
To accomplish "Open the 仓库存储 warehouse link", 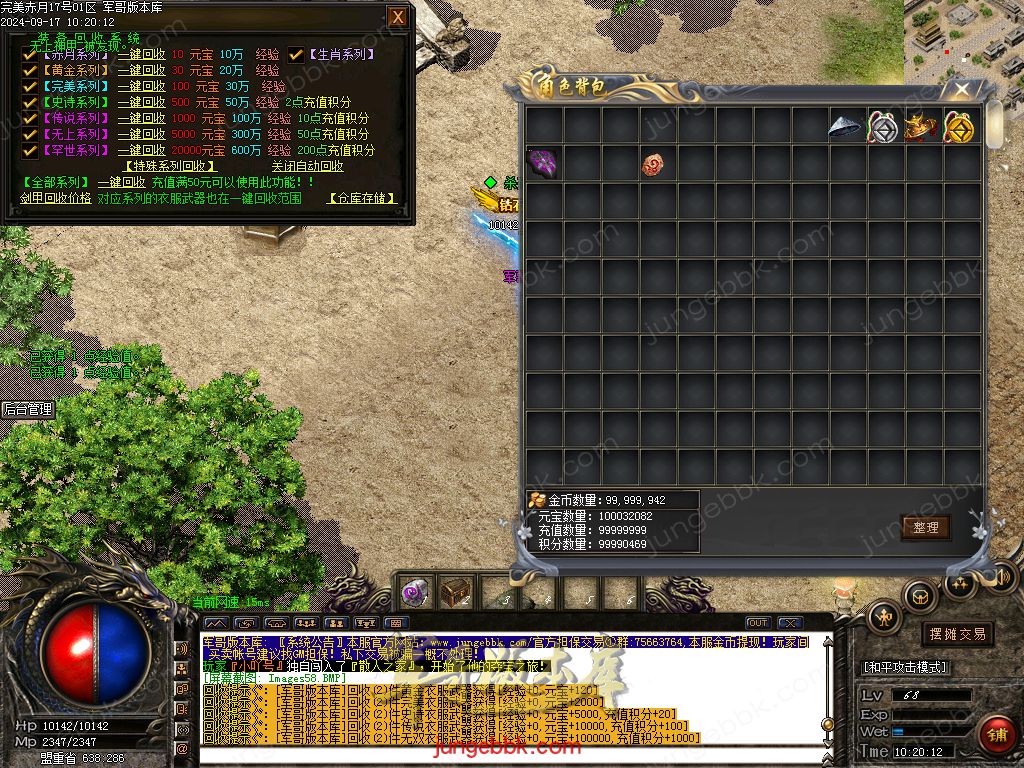I will 361,199.
